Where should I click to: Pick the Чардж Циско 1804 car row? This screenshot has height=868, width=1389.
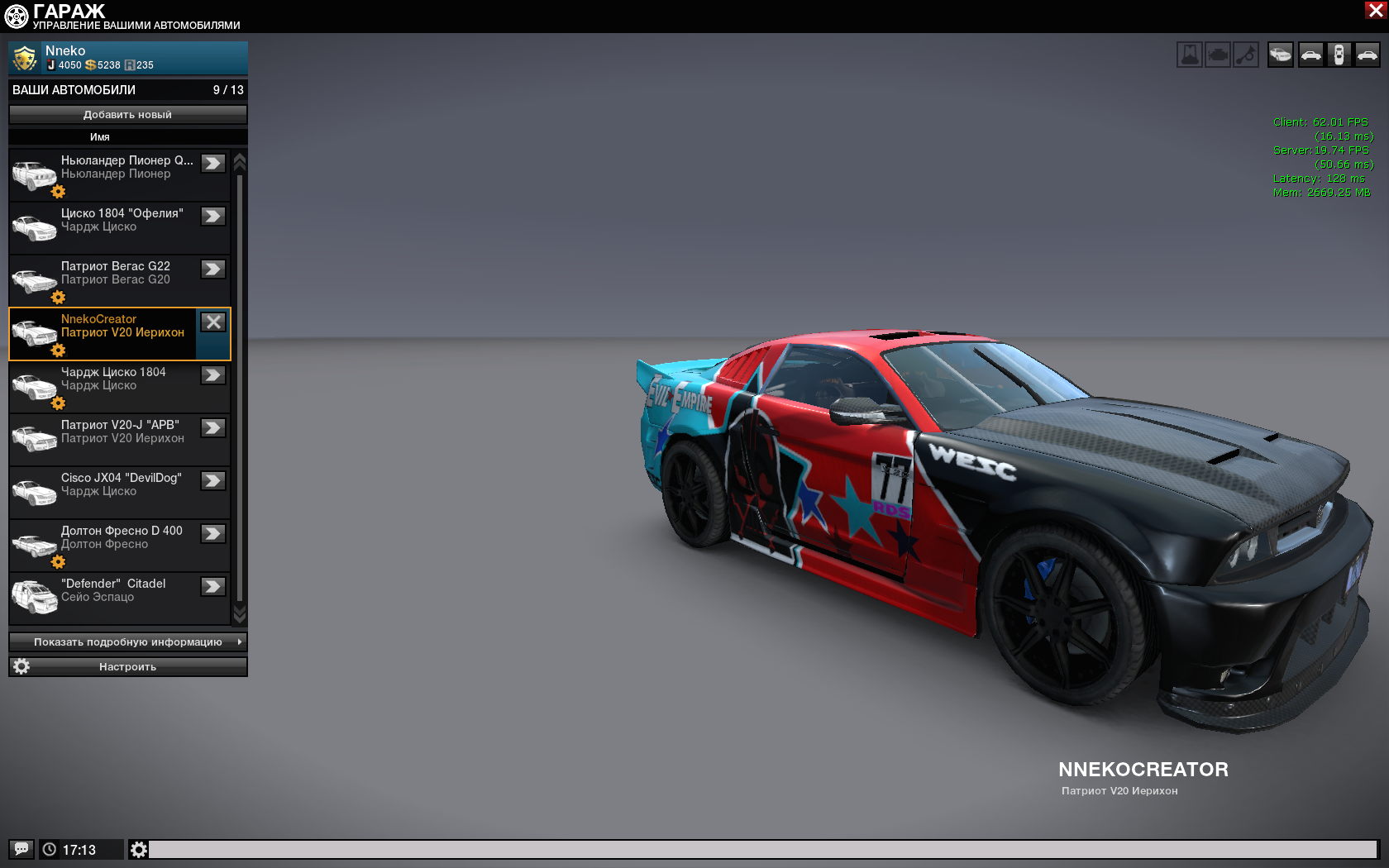119,386
